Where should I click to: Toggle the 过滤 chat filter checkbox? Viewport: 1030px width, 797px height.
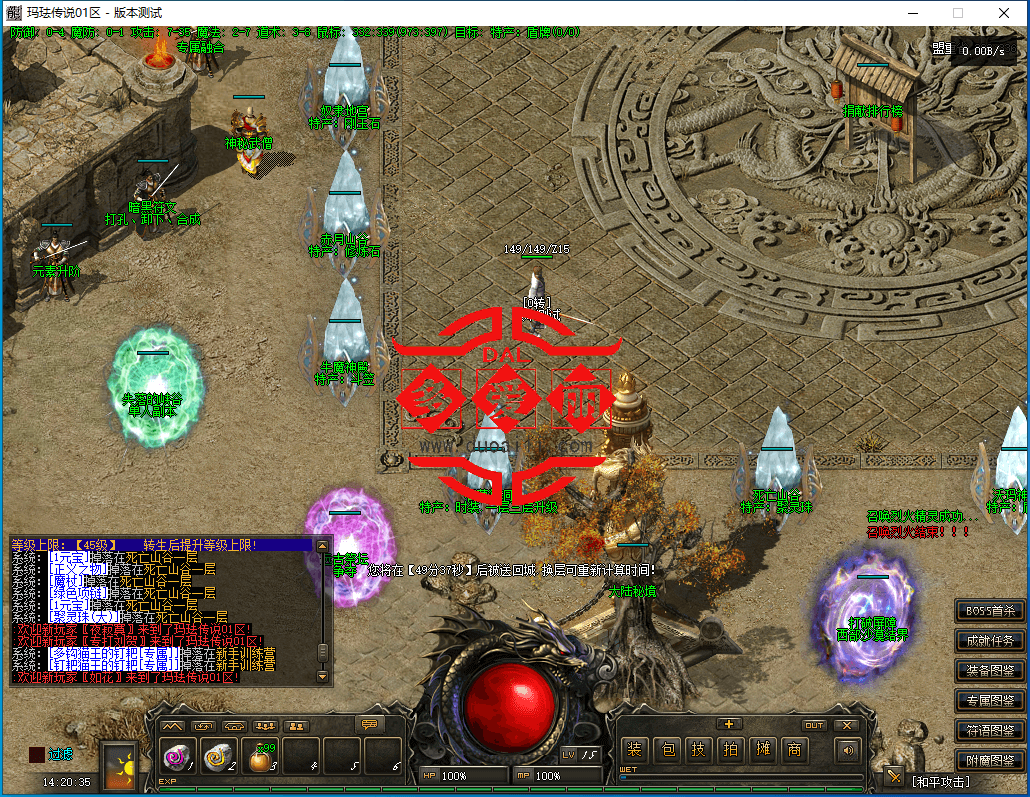coord(36,754)
